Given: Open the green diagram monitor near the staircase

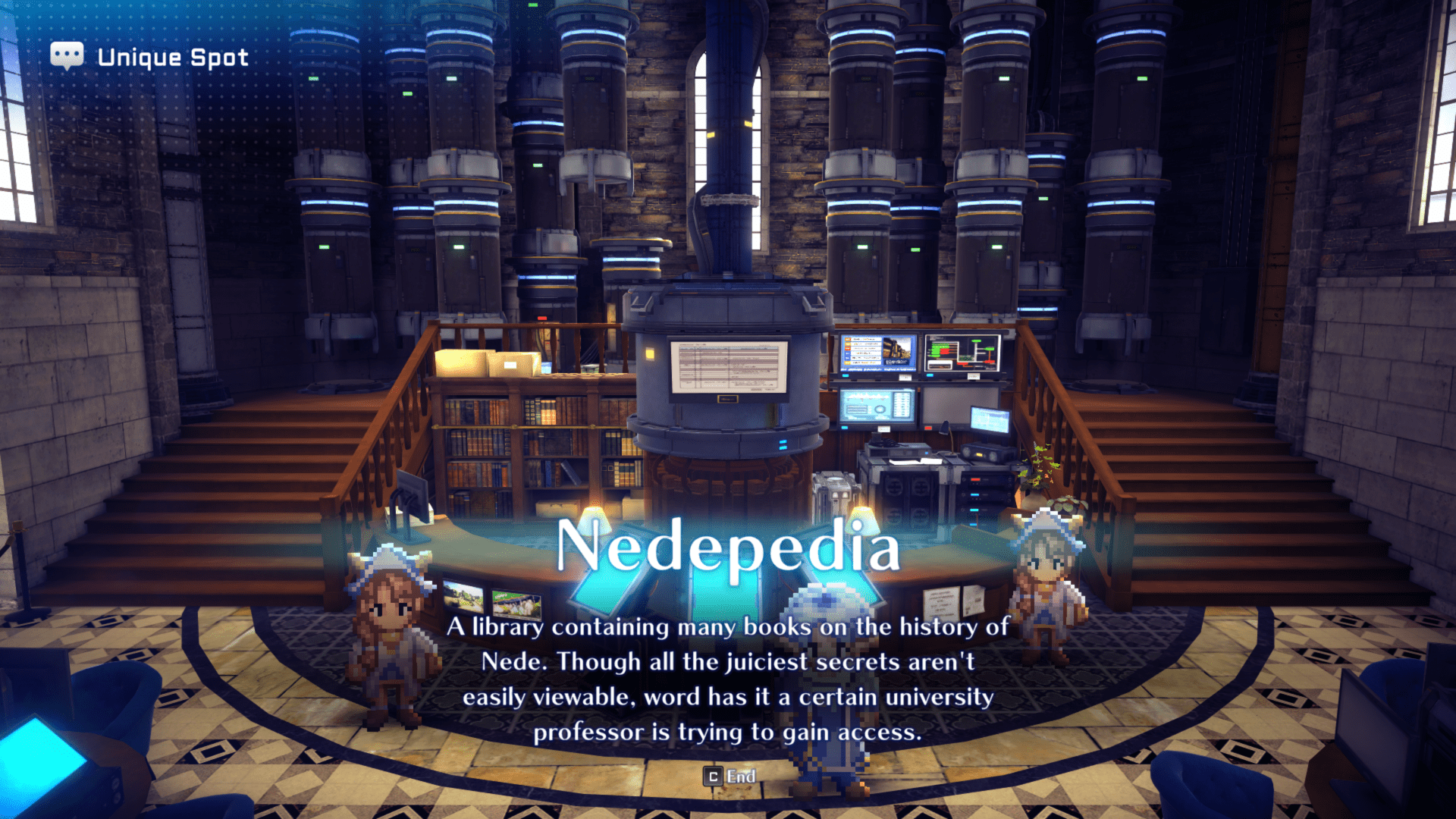Looking at the screenshot, I should coord(962,353).
